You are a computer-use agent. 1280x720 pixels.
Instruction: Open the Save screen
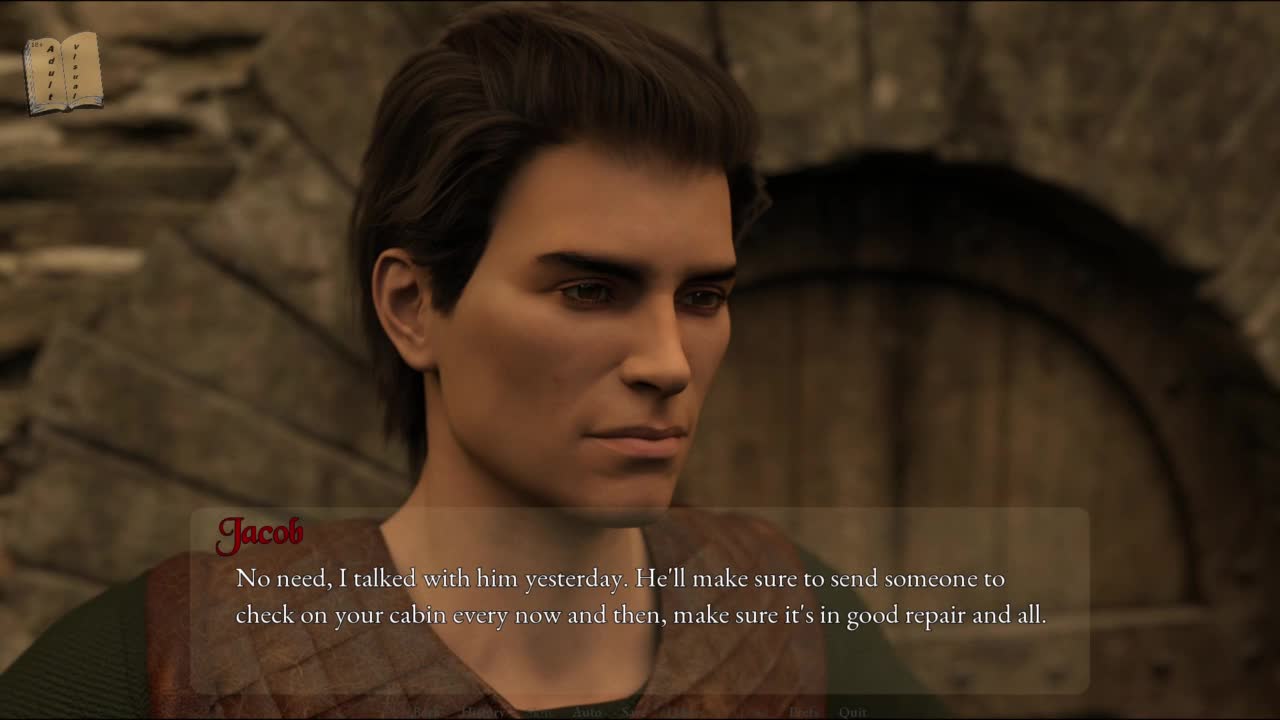click(x=633, y=712)
